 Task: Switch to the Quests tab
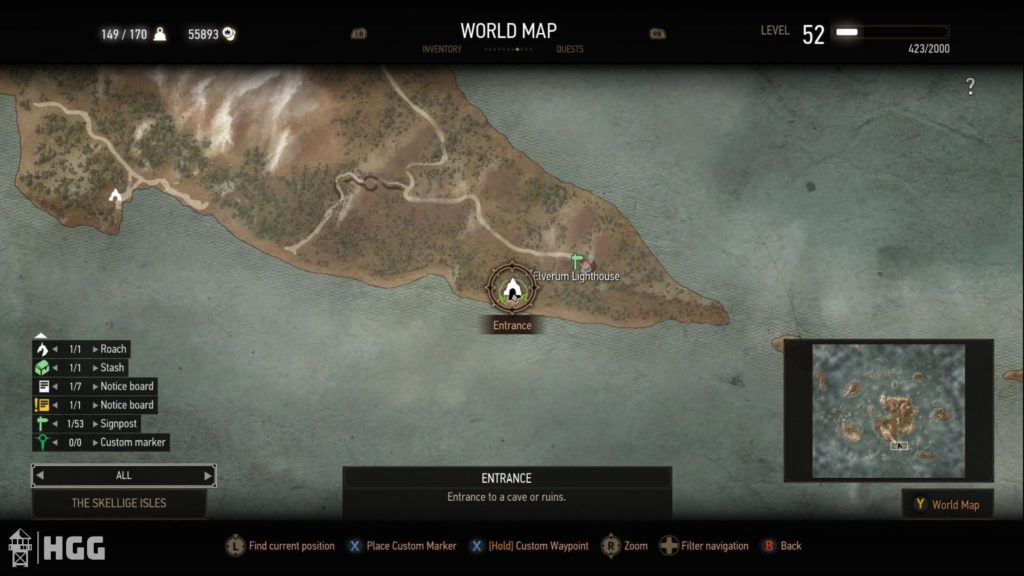click(570, 49)
